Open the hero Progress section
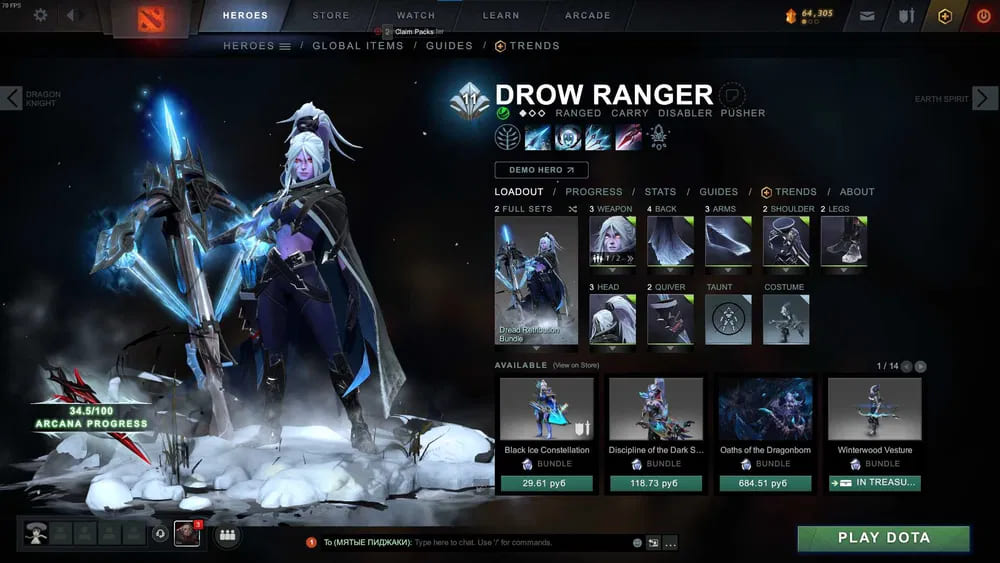The width and height of the screenshot is (1000, 563). 593,192
